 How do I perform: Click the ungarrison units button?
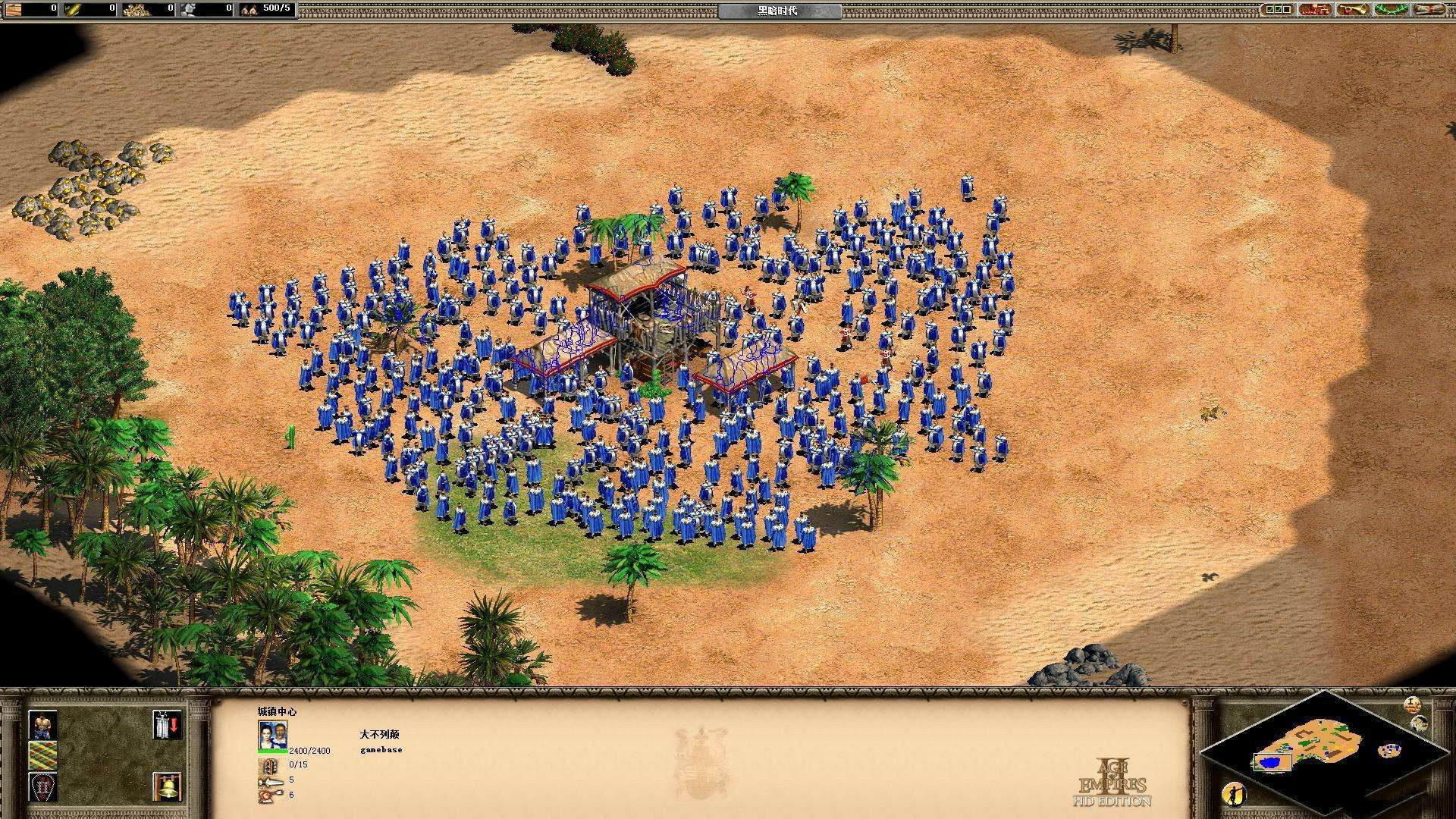click(x=166, y=725)
